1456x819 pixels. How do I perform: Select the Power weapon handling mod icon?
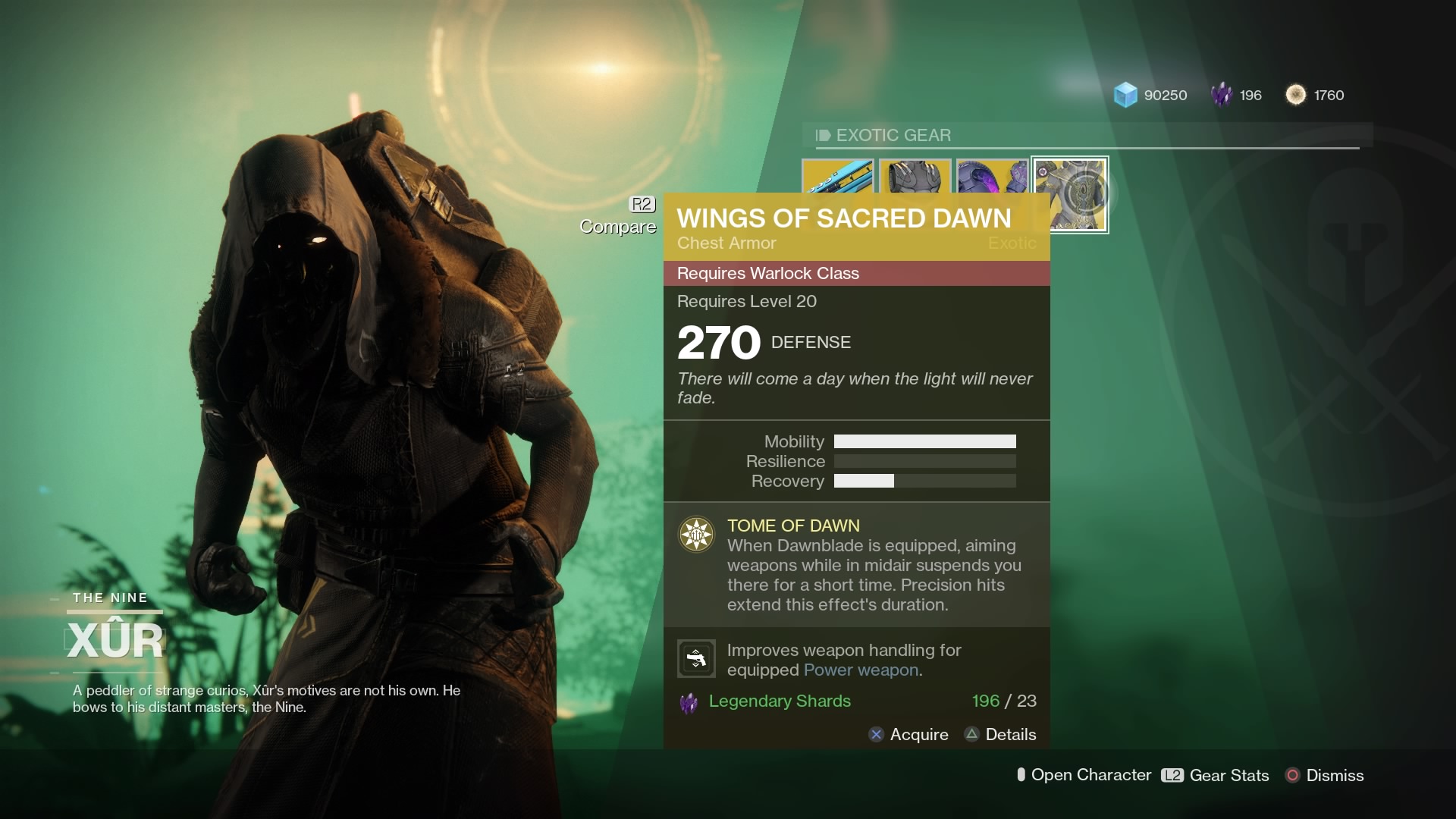point(695,658)
